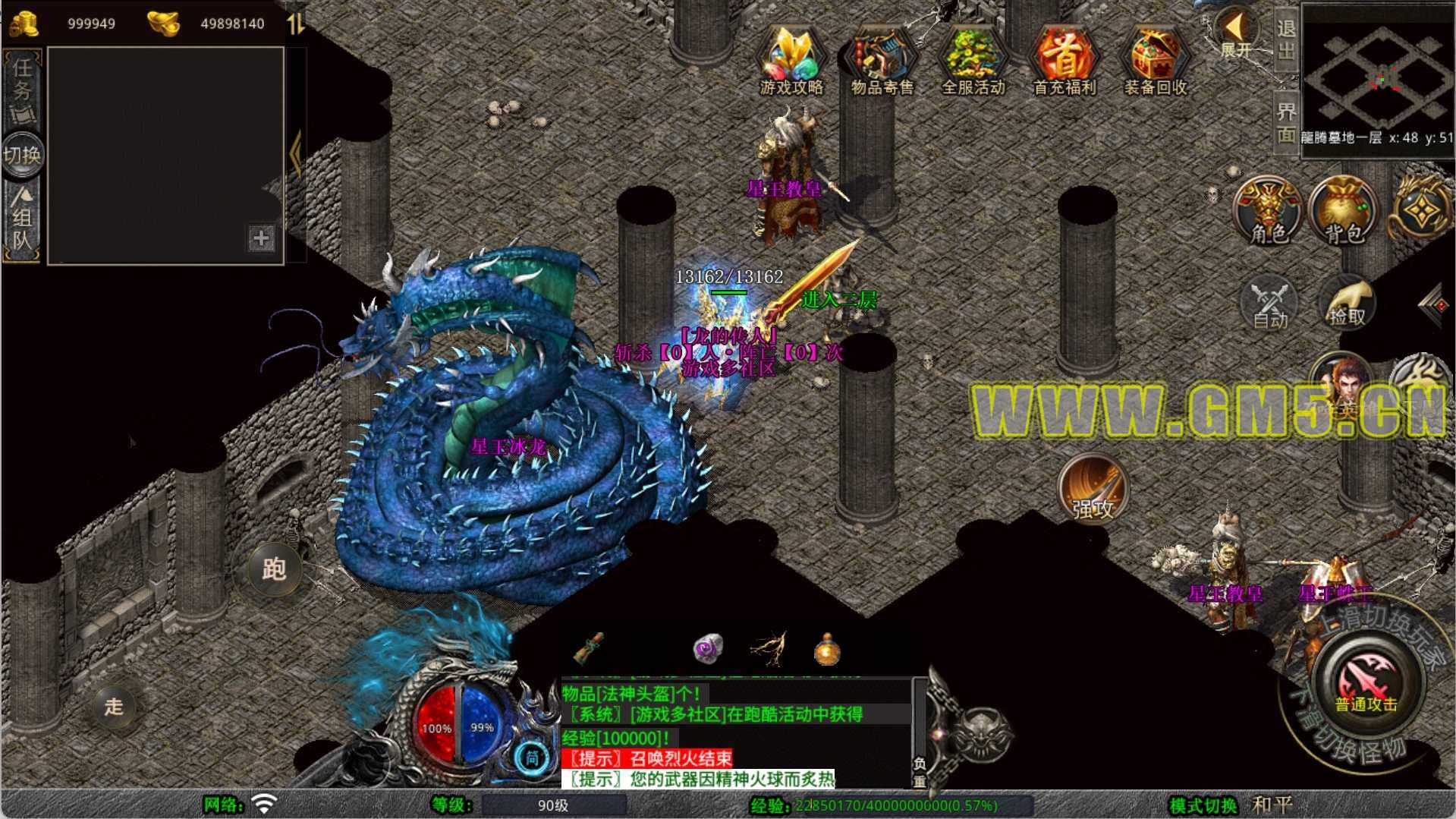Click the 退出 exit button
The height and width of the screenshot is (819, 1456).
pos(1285,39)
